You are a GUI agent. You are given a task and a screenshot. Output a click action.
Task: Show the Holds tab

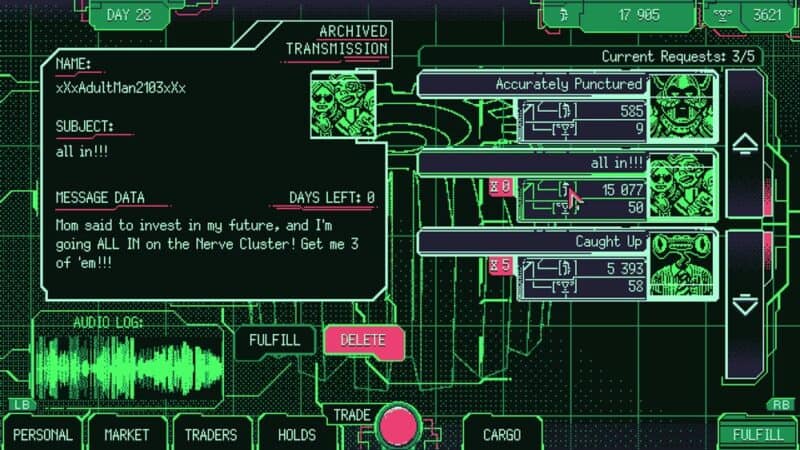[296, 435]
